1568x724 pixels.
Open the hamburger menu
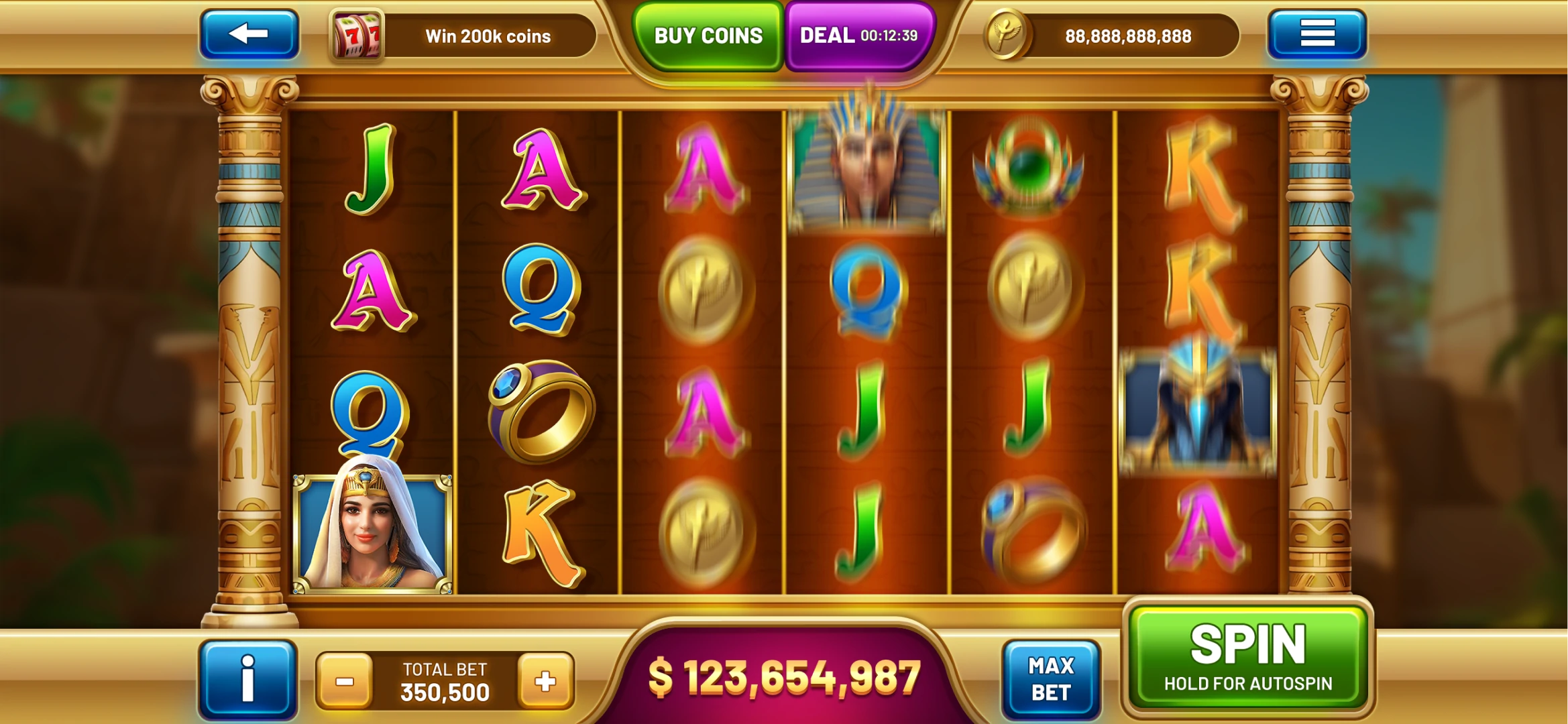(1317, 34)
